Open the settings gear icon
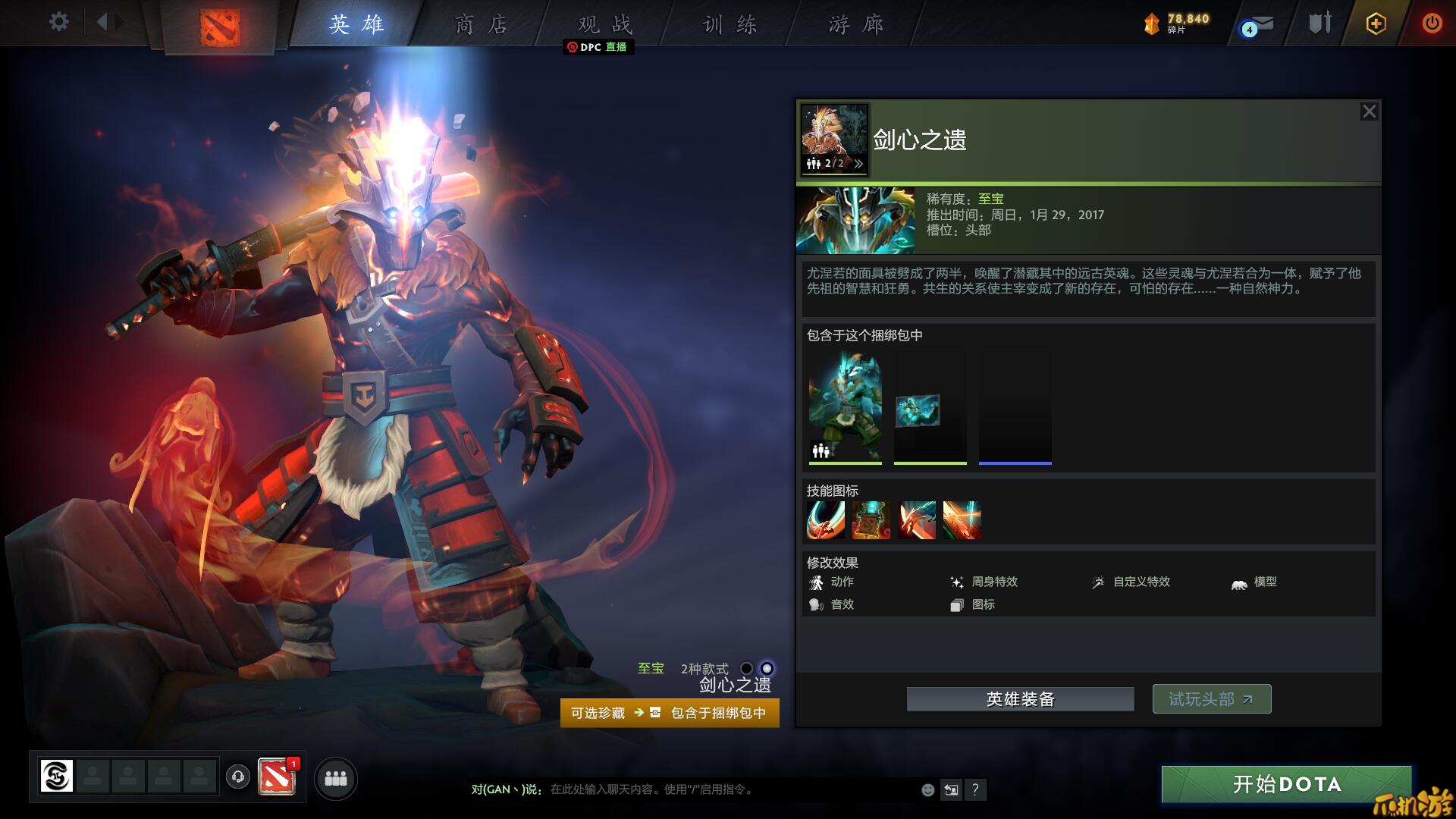The width and height of the screenshot is (1456, 819). [x=58, y=22]
